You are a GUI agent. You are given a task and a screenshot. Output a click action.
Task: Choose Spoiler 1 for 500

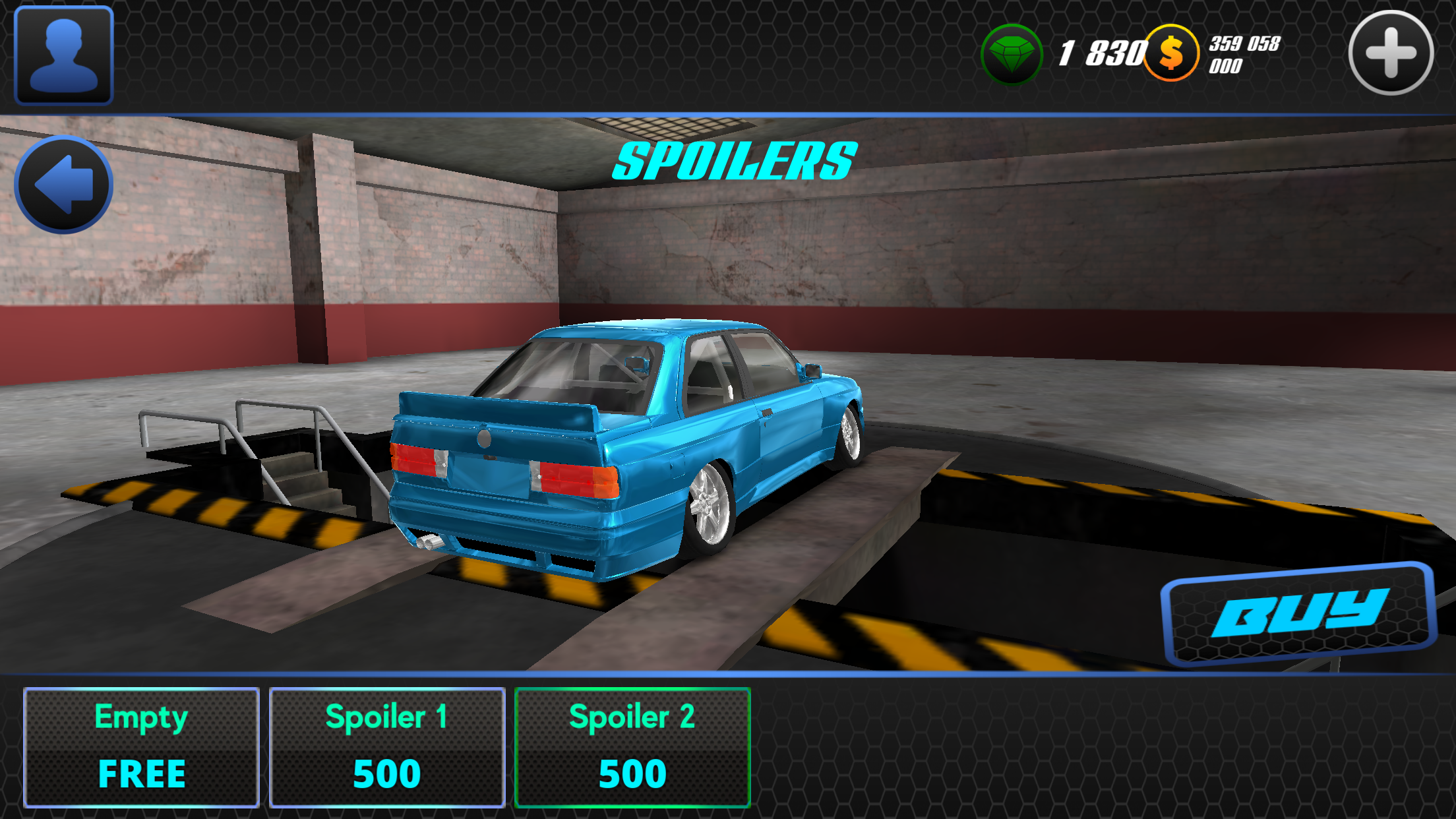tap(387, 747)
